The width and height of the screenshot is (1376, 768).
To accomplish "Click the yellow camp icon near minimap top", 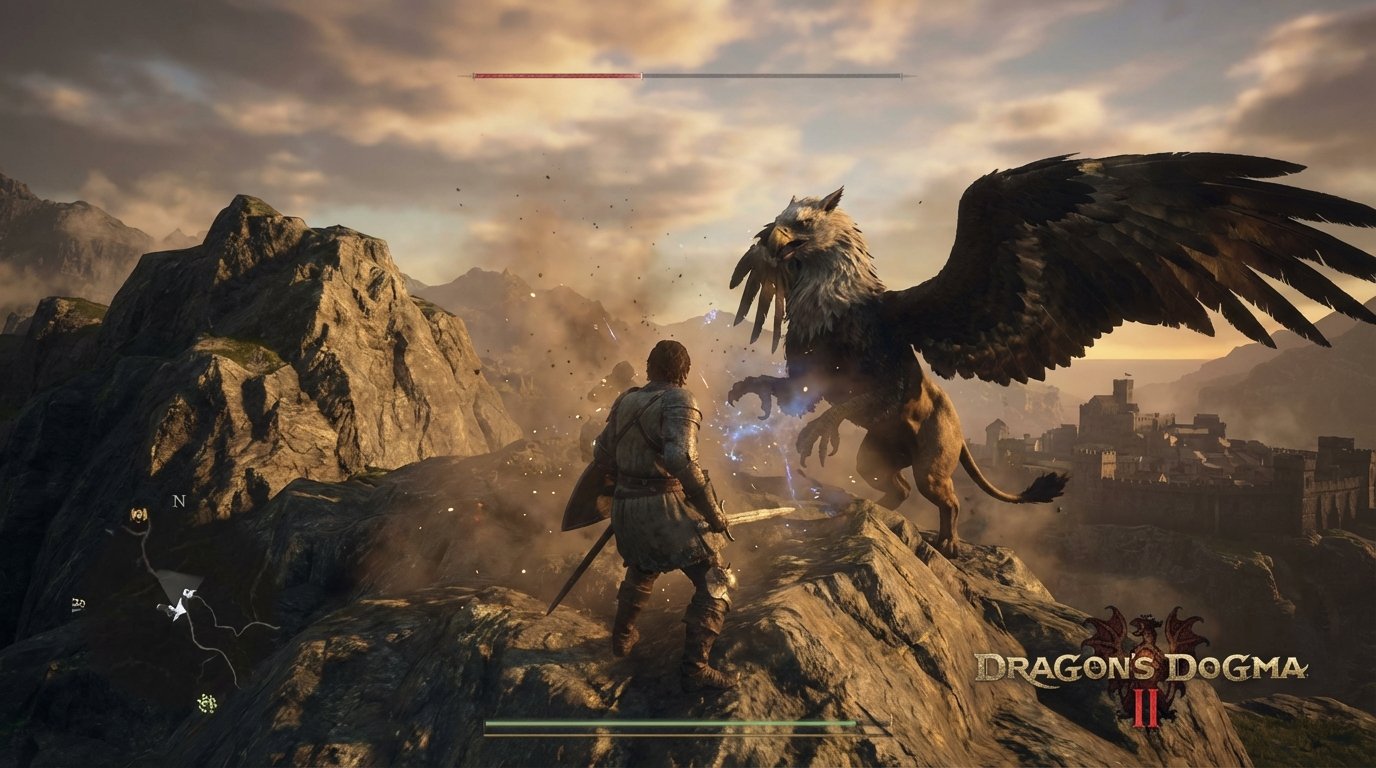I will click(137, 514).
